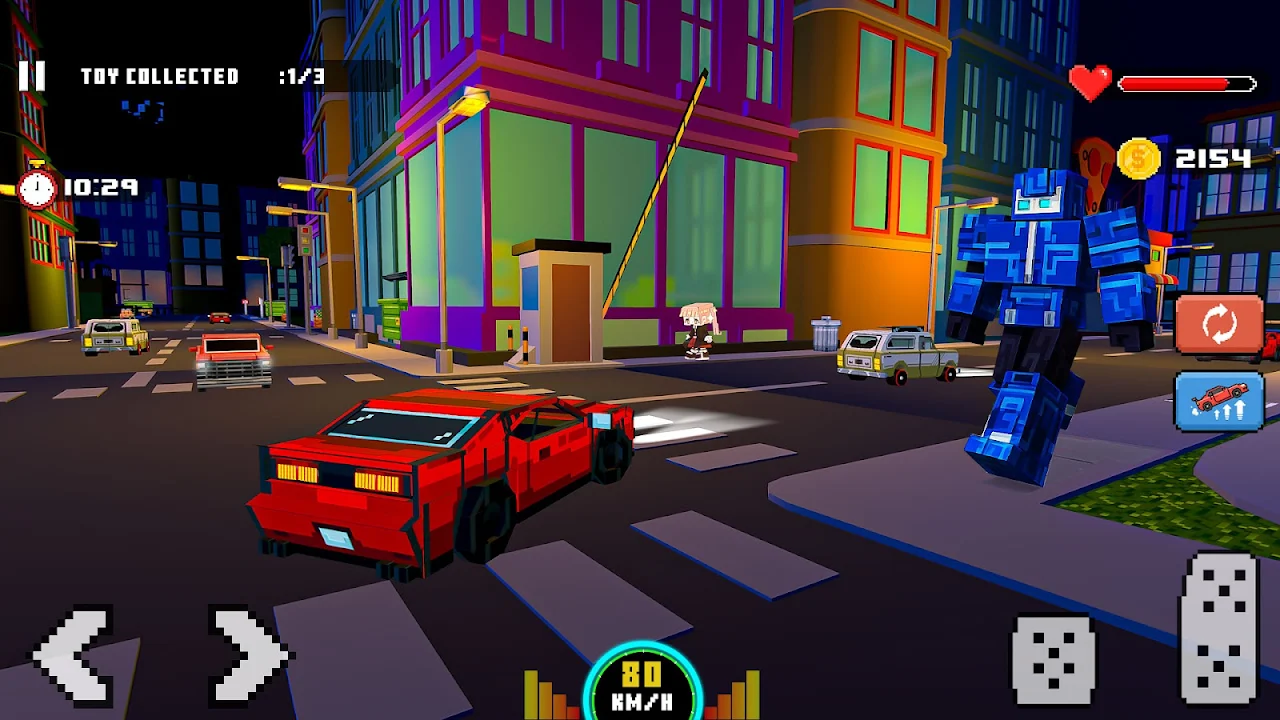Activate the blue car boost button
This screenshot has width=1280, height=720.
(1219, 401)
